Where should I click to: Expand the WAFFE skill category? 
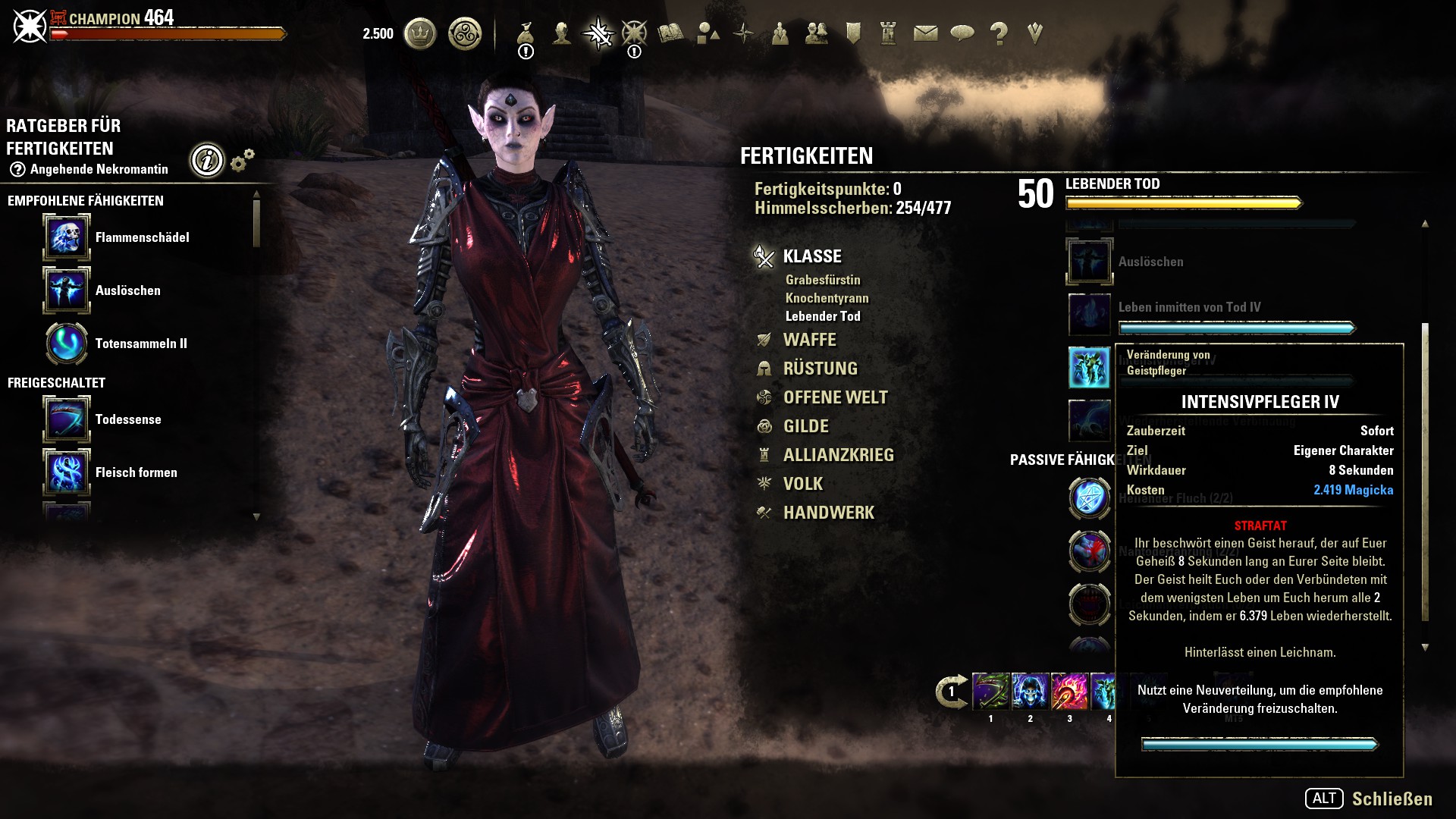coord(809,340)
